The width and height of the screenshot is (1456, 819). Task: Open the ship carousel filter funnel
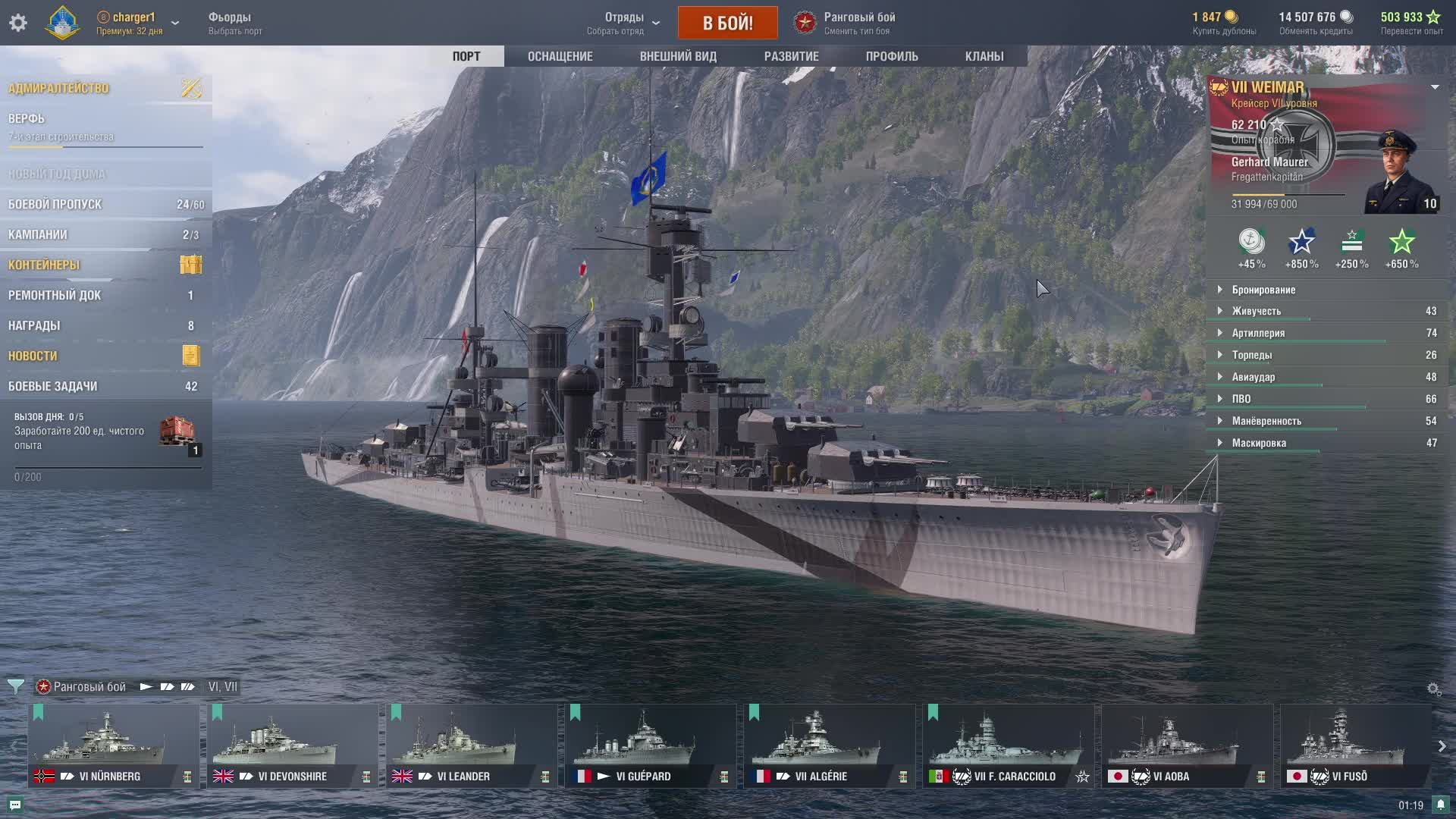15,686
